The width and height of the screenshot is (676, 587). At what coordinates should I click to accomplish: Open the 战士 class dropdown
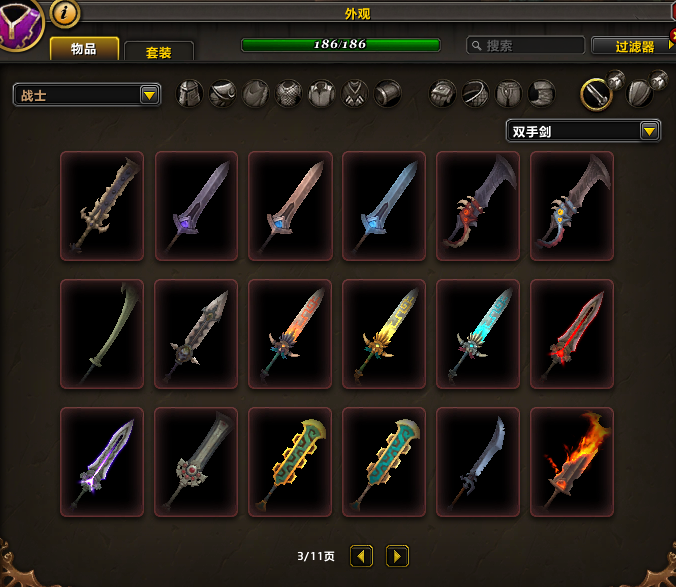point(88,95)
